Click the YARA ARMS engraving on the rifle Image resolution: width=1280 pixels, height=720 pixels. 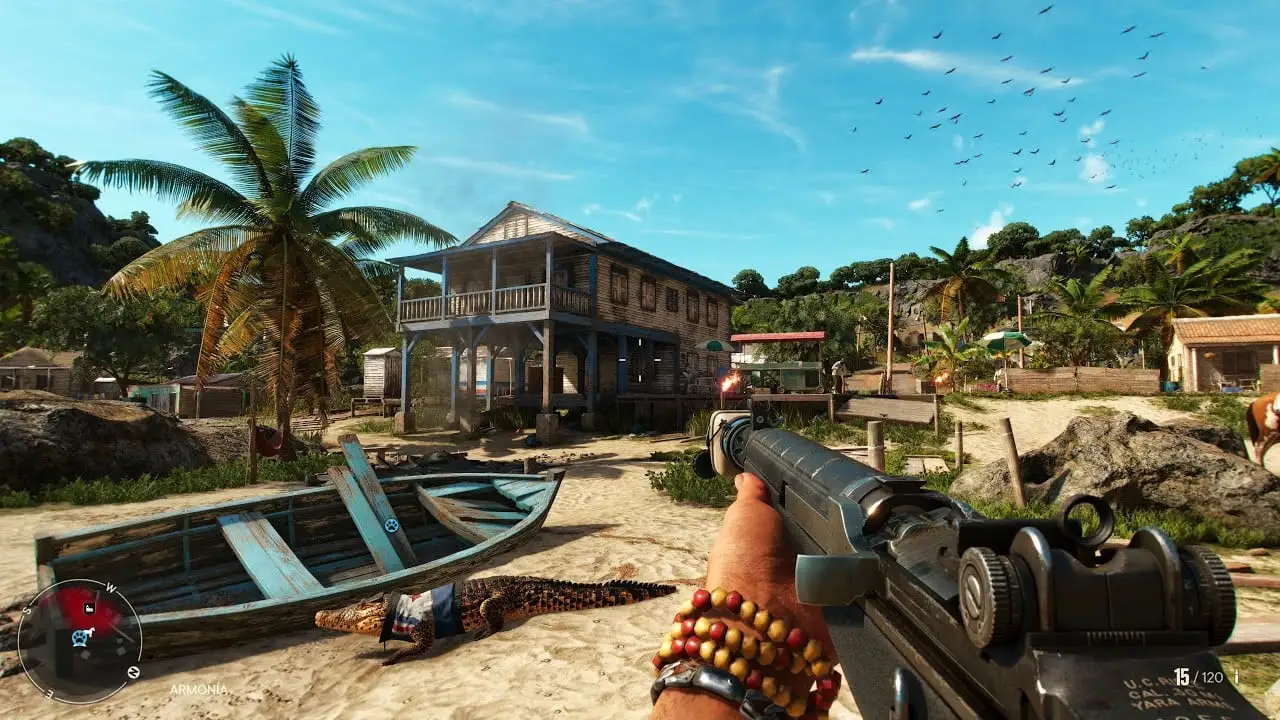tap(1177, 703)
